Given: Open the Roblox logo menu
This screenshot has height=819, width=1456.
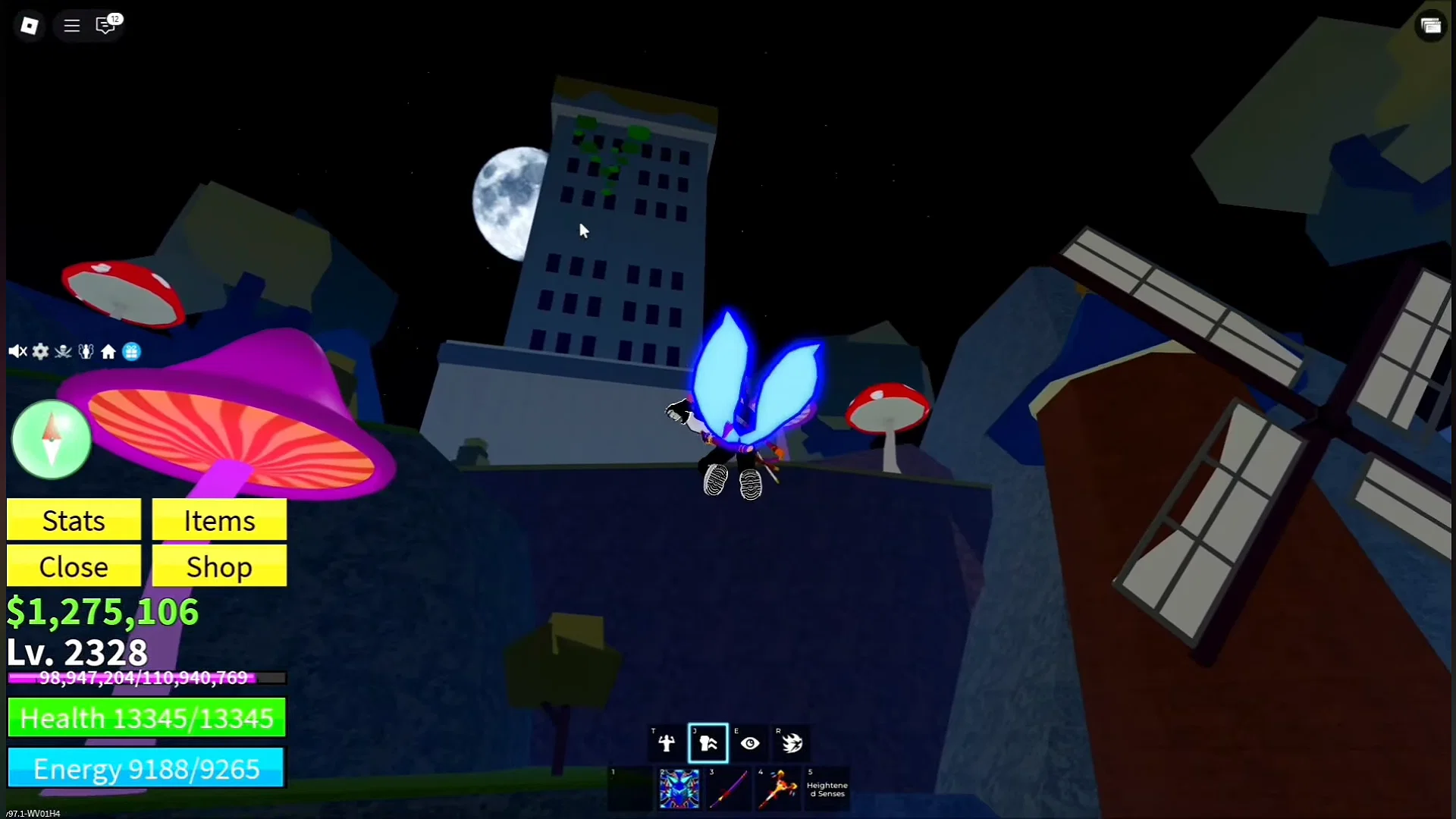Looking at the screenshot, I should click(x=29, y=25).
